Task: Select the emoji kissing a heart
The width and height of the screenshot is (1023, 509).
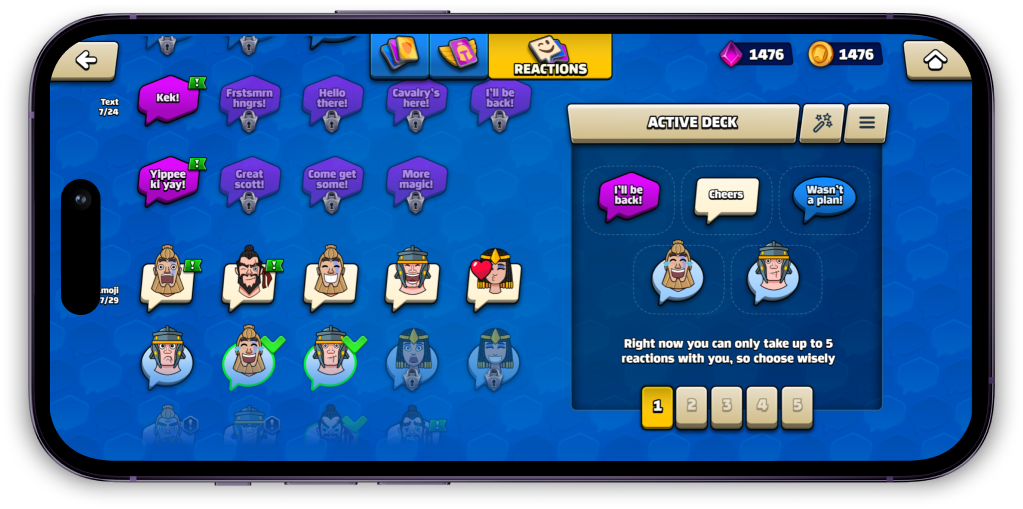Action: pyautogui.click(x=494, y=276)
